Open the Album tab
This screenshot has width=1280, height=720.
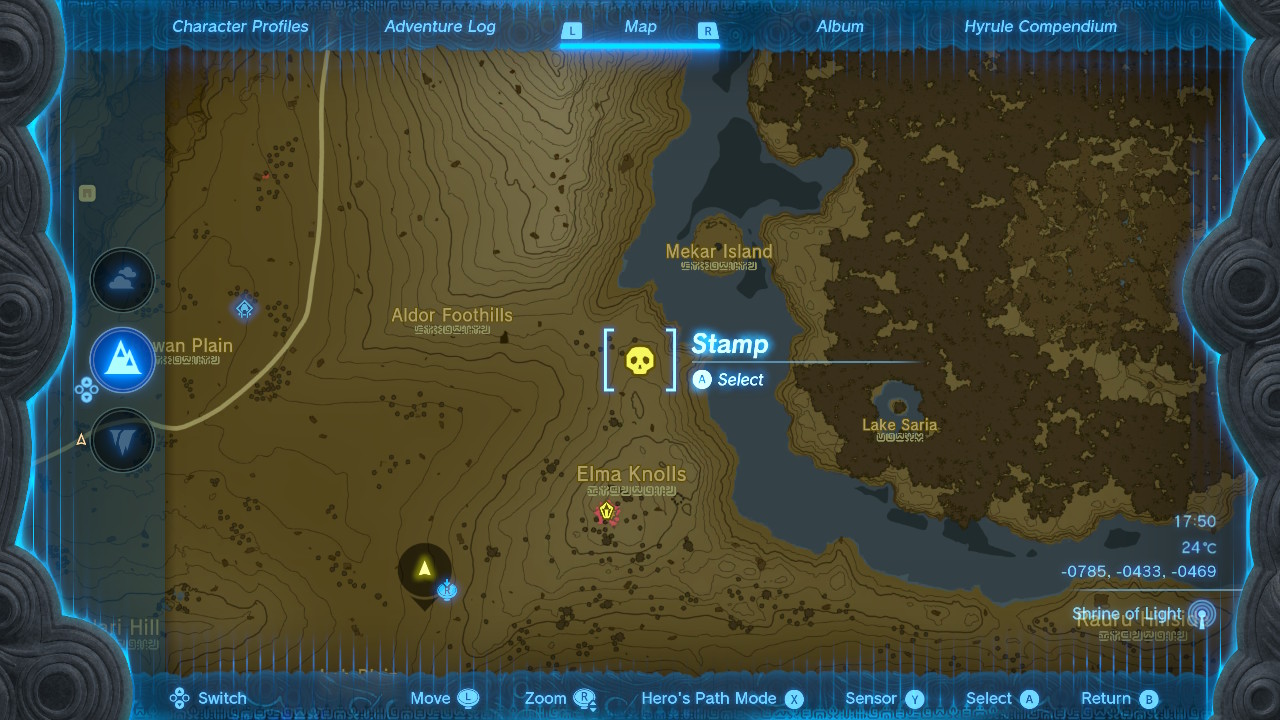click(839, 27)
